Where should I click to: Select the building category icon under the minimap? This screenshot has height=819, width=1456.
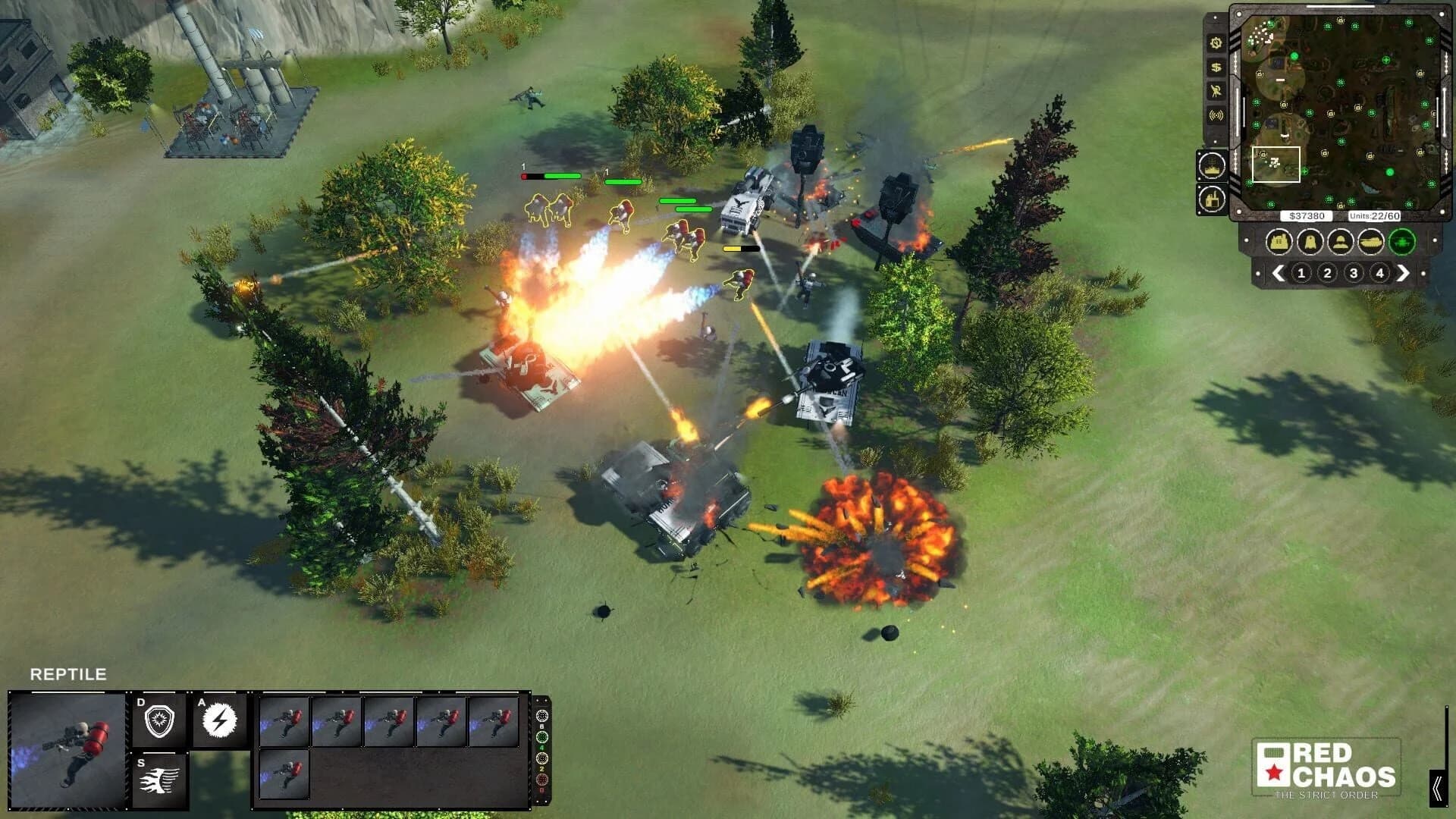pos(1278,242)
